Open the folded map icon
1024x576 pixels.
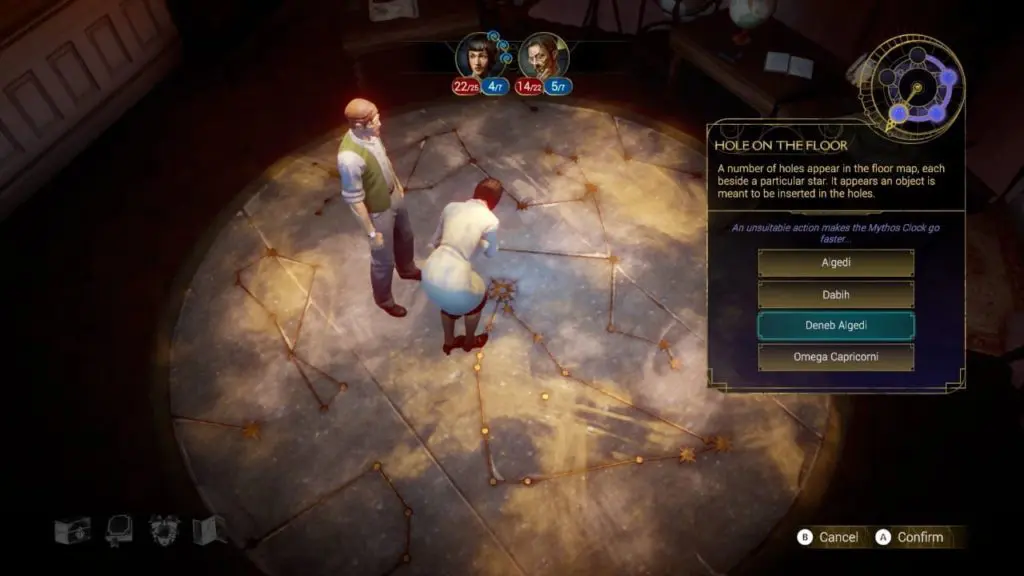pos(208,530)
